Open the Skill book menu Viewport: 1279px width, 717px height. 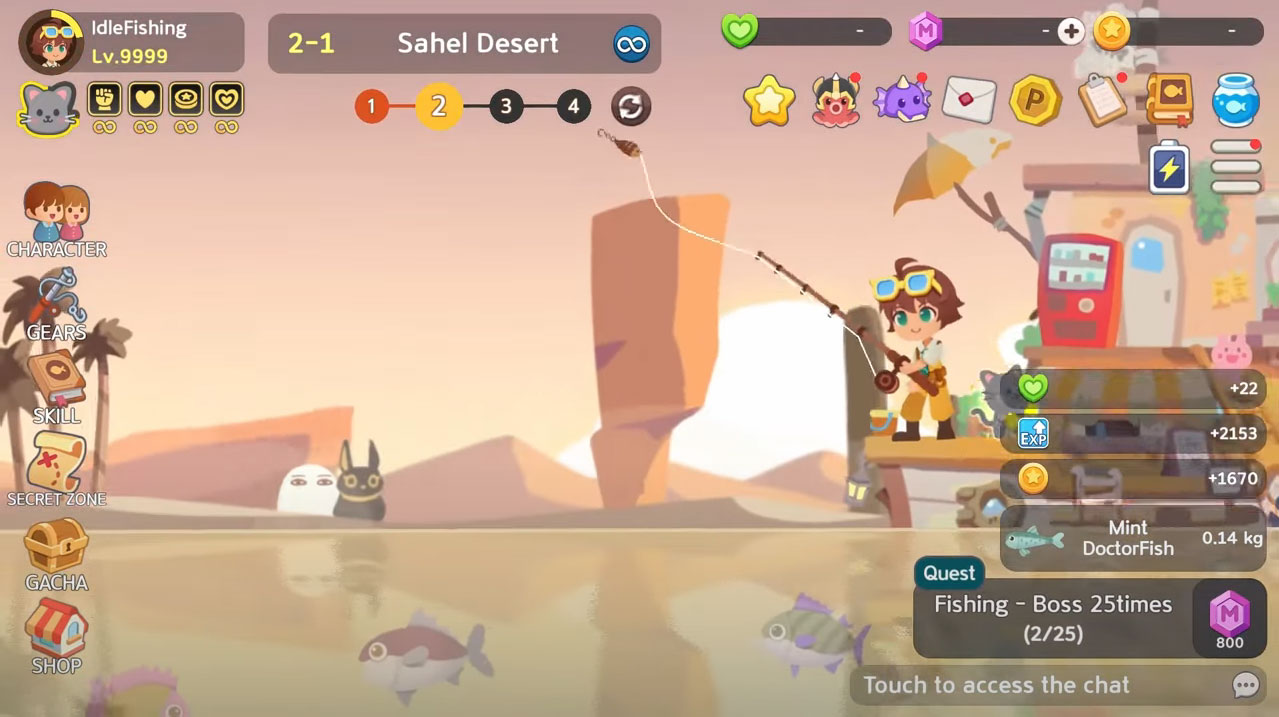(57, 387)
